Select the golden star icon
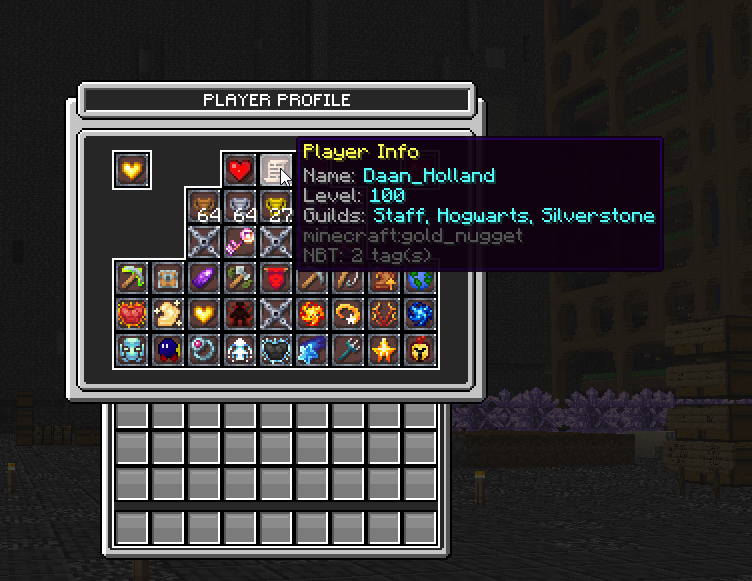The height and width of the screenshot is (581, 752). point(382,350)
